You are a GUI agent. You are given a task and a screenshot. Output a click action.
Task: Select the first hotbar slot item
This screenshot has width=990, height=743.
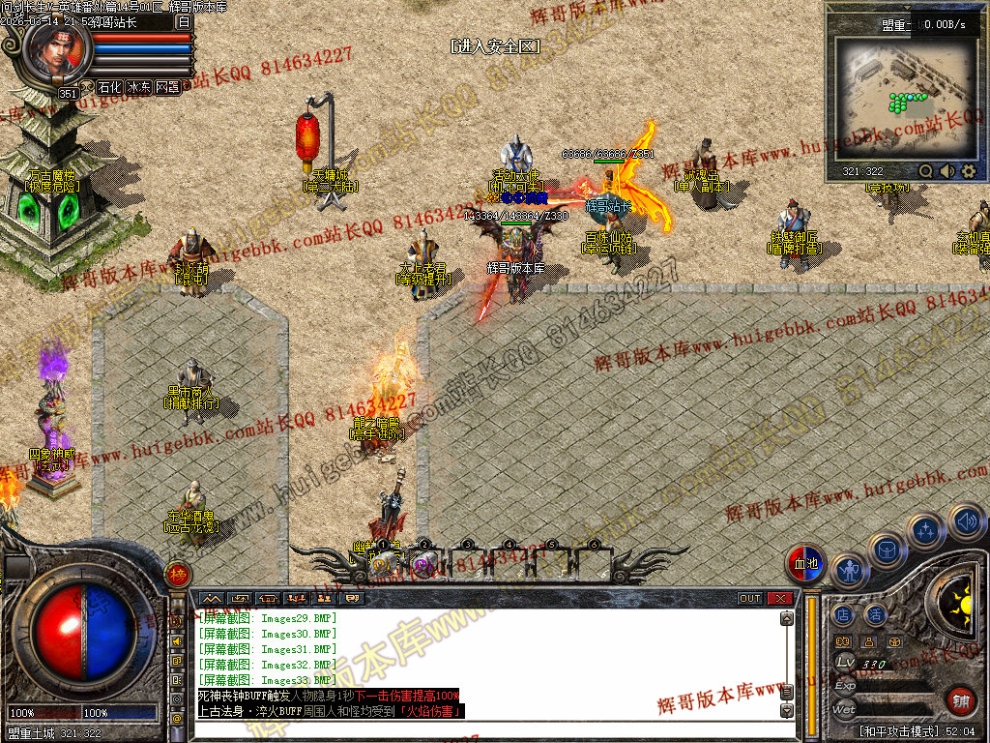pos(382,564)
